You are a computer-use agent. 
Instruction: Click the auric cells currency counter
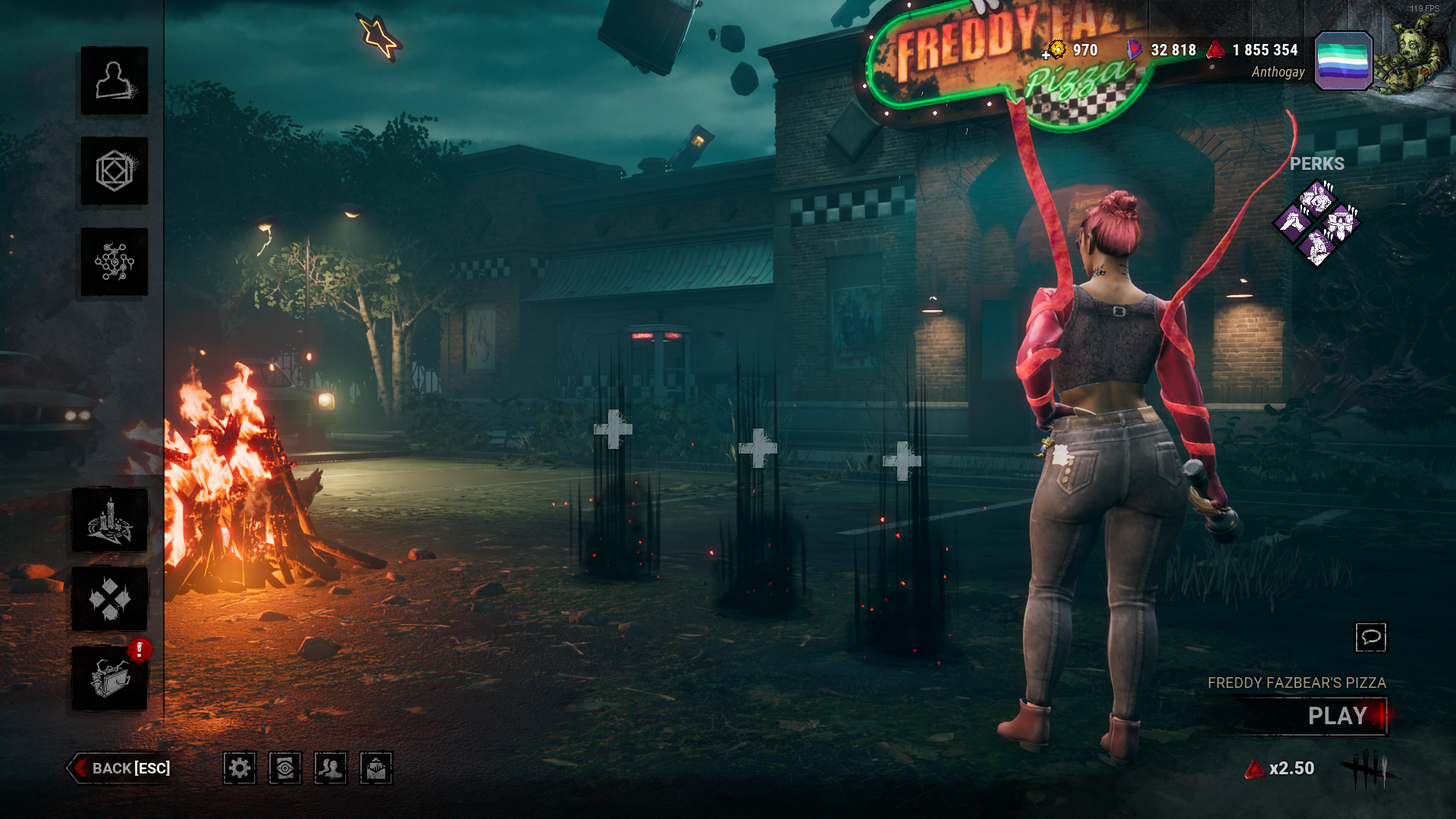click(1072, 51)
